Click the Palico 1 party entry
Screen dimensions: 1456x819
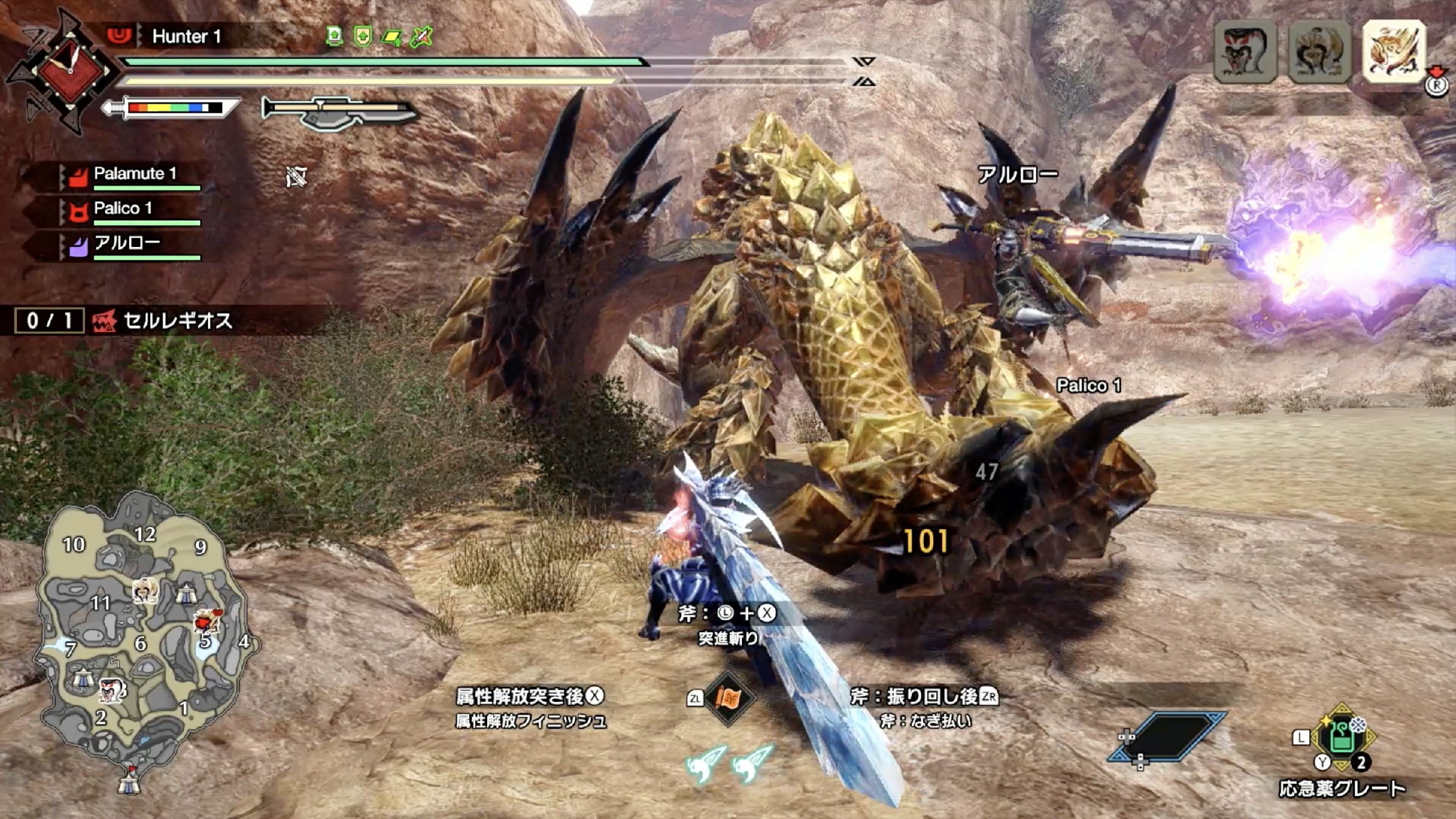click(121, 210)
